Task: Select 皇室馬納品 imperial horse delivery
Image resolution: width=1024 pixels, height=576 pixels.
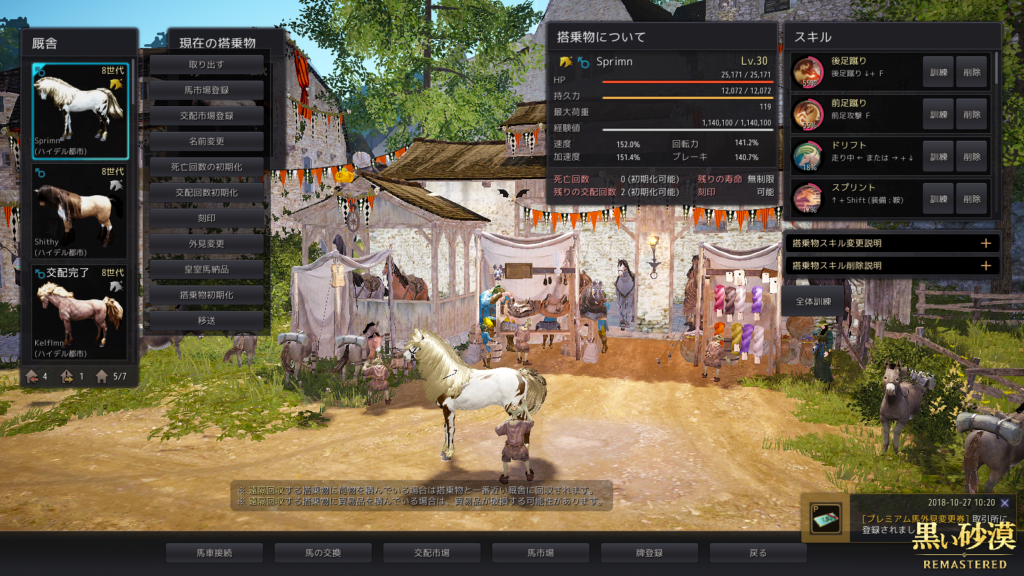Action: point(207,269)
